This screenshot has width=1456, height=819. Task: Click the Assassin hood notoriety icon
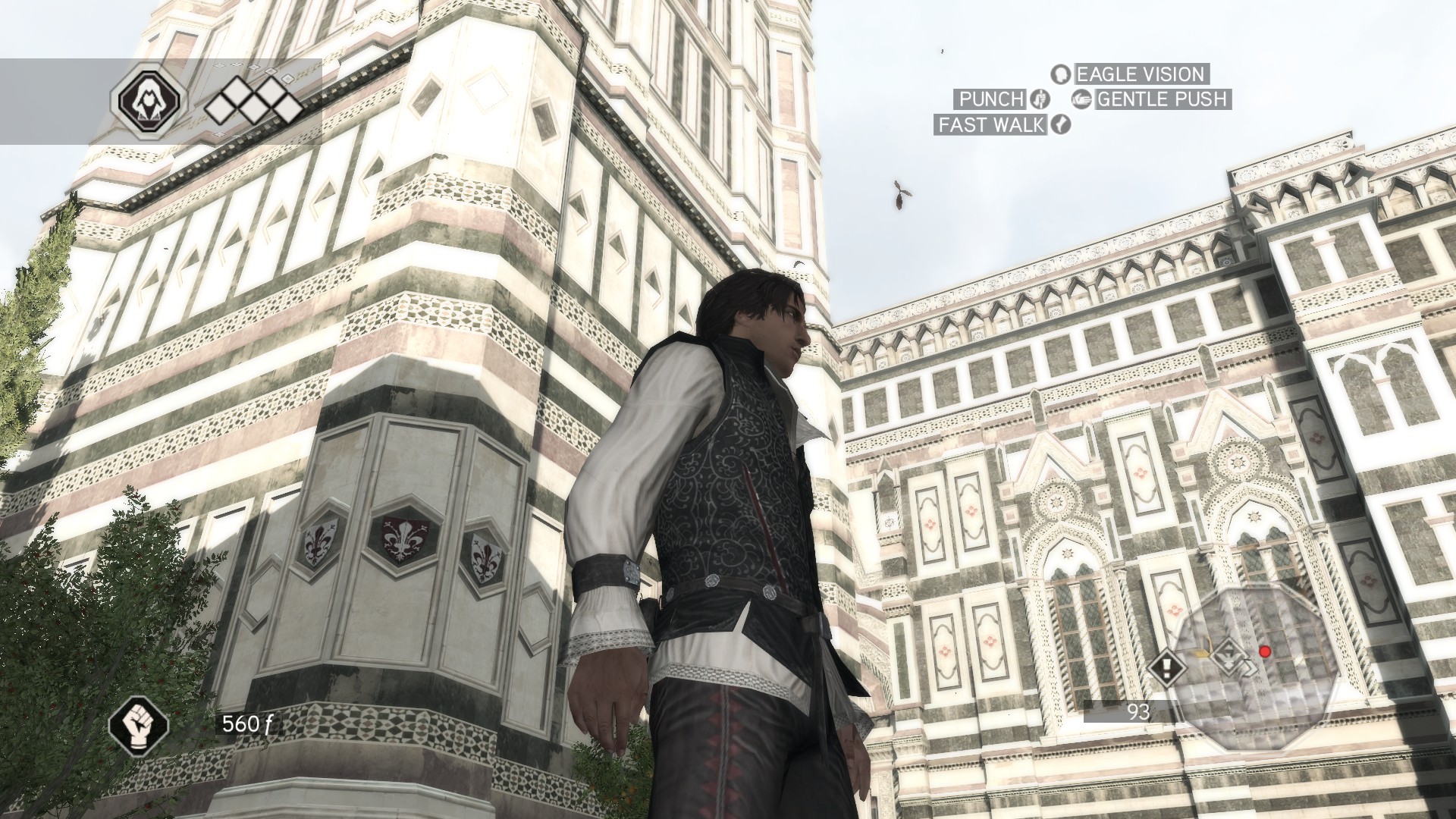click(x=149, y=101)
